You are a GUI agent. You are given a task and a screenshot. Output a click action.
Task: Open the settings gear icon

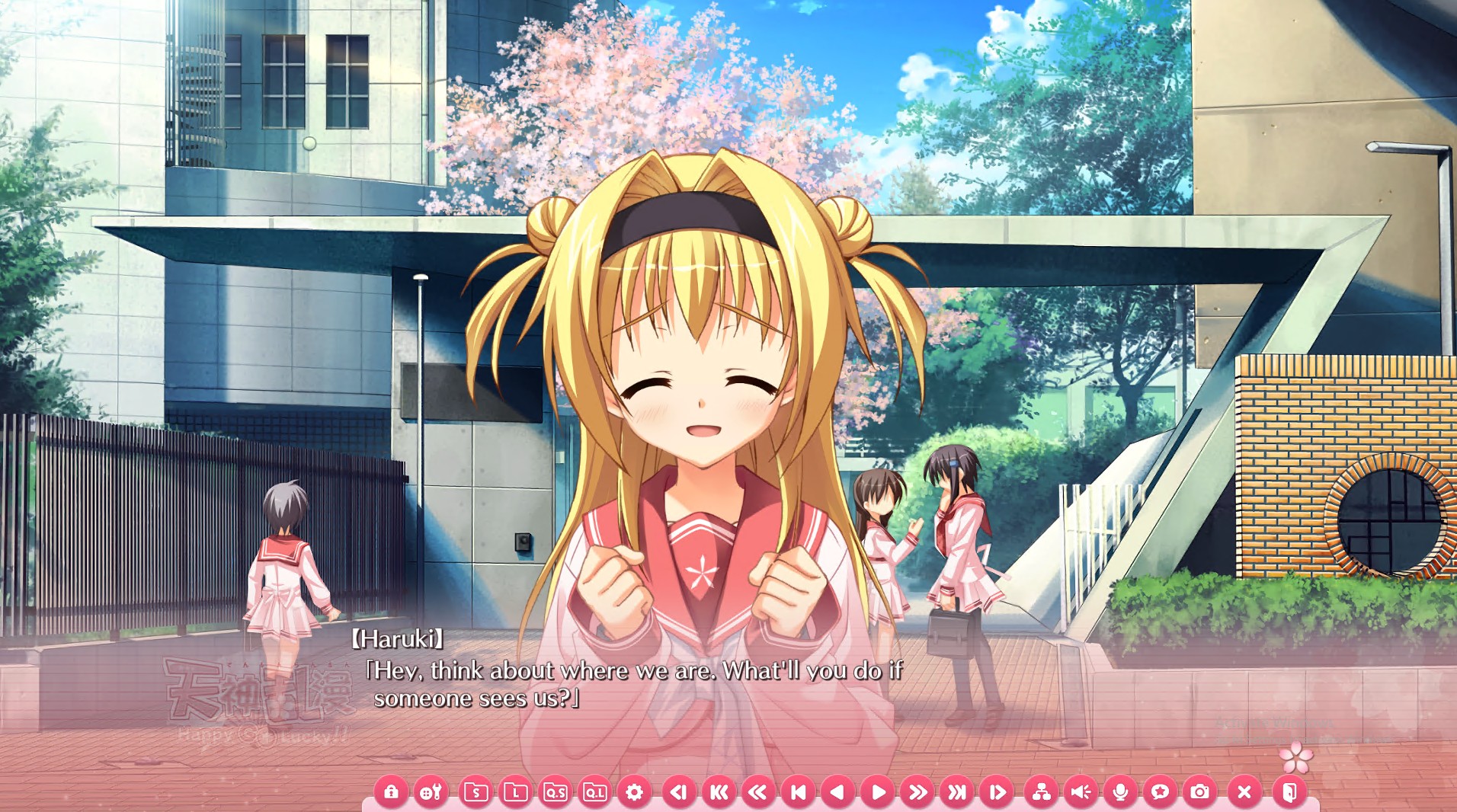click(x=633, y=792)
